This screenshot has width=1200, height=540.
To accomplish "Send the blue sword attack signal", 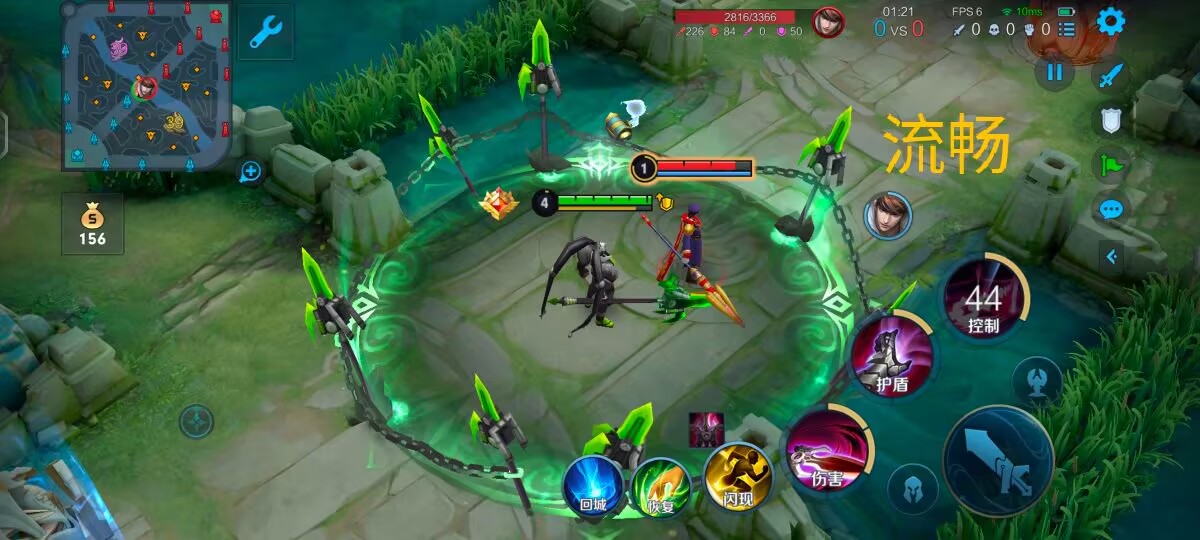I will coord(1111,75).
